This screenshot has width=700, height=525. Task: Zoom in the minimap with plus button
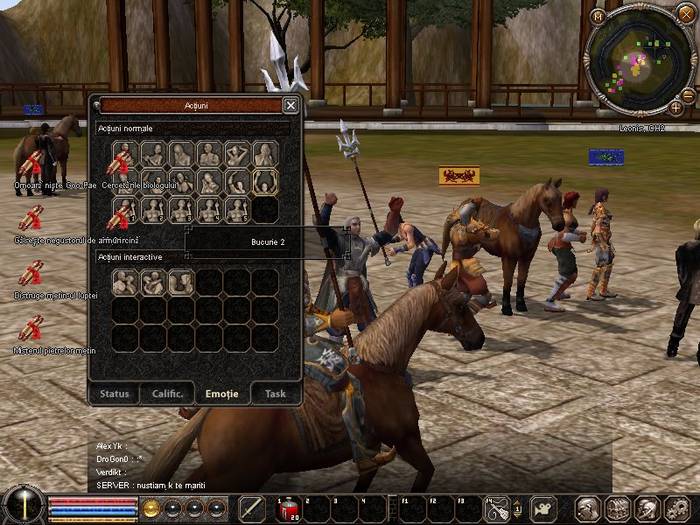pyautogui.click(x=676, y=107)
